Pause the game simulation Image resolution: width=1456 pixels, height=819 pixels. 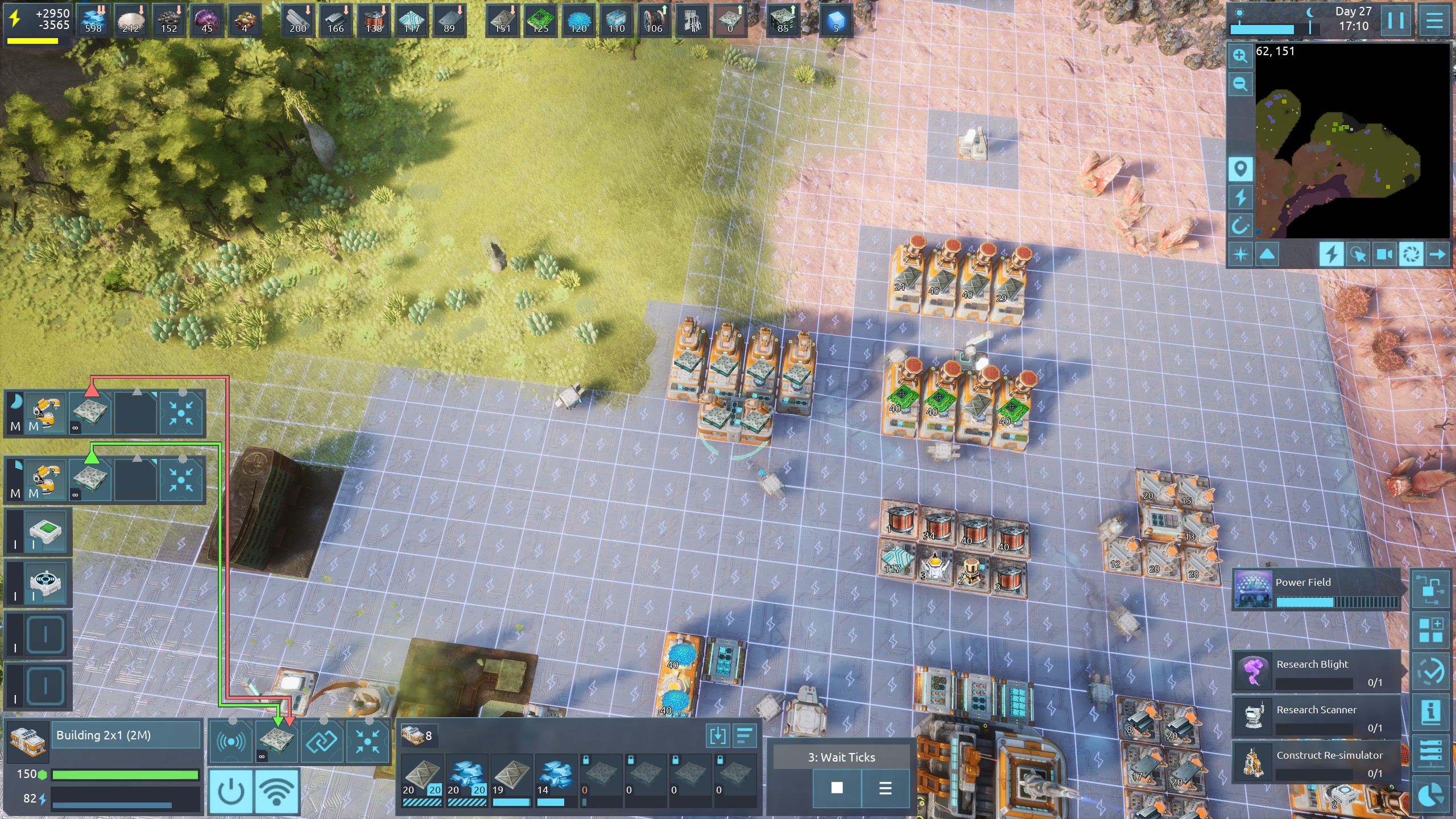coord(1396,21)
